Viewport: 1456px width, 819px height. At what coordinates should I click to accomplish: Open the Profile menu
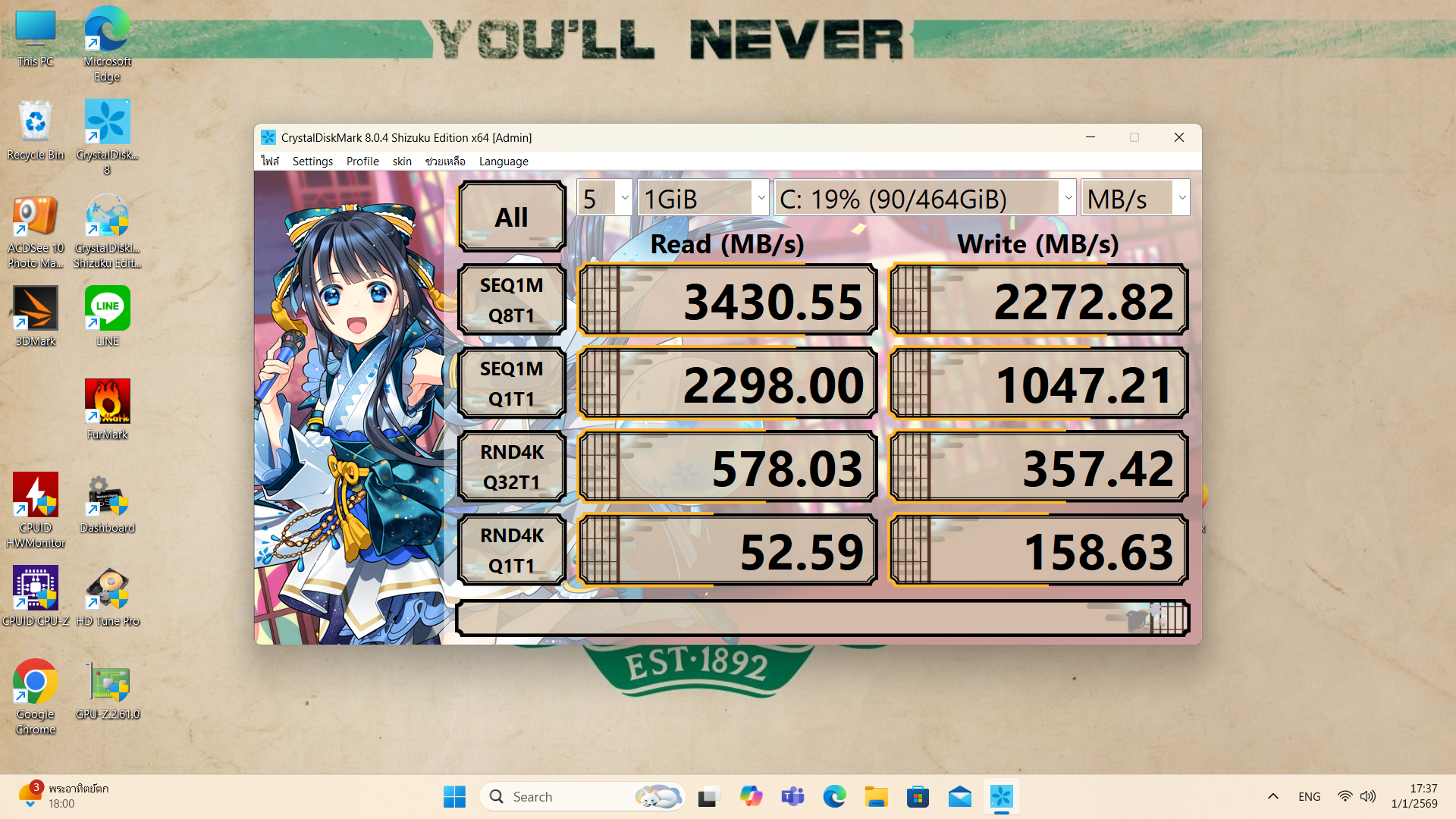coord(362,162)
